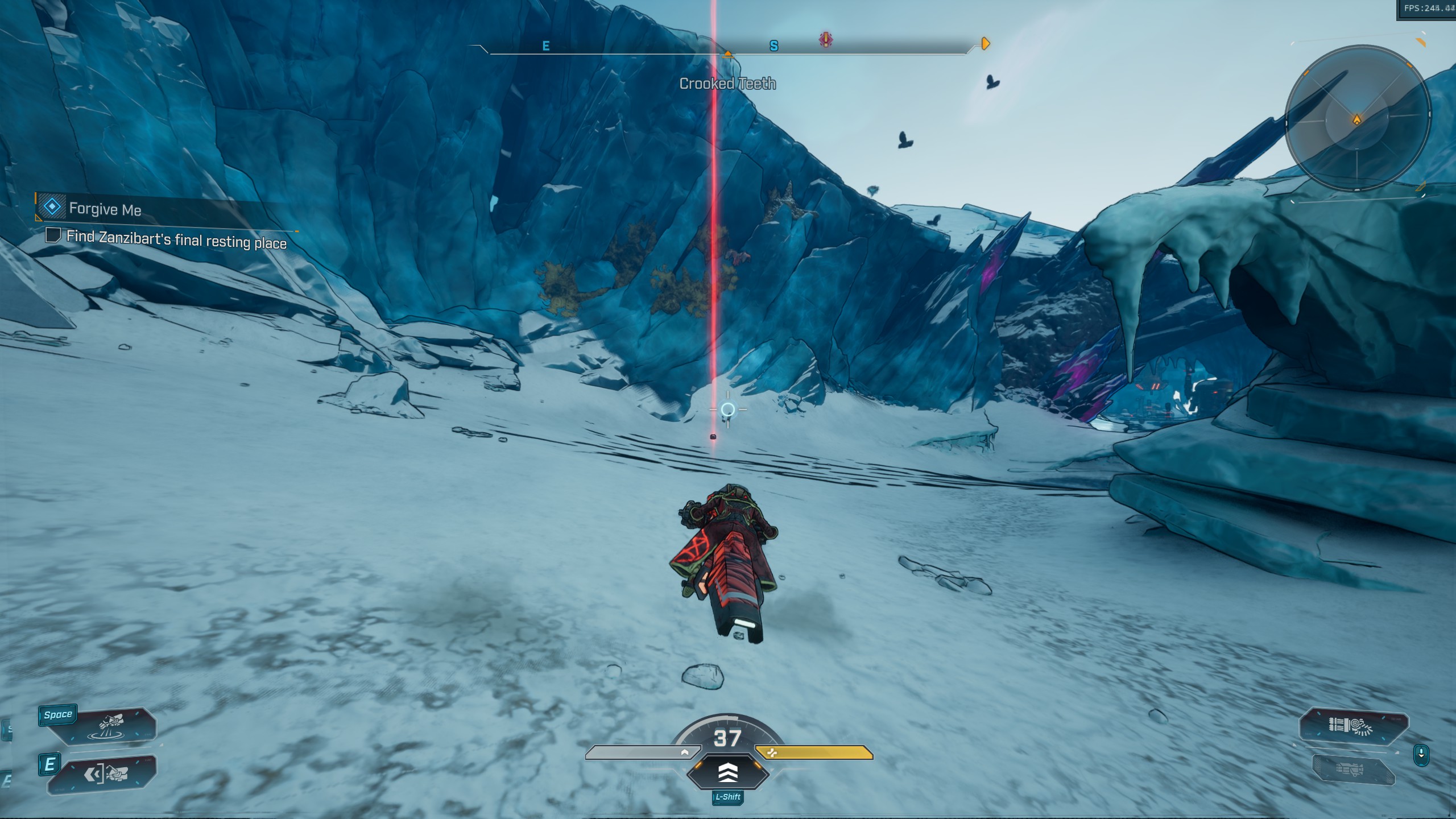Select the exit vehicle icon
This screenshot has height=819, width=1456.
click(x=108, y=773)
